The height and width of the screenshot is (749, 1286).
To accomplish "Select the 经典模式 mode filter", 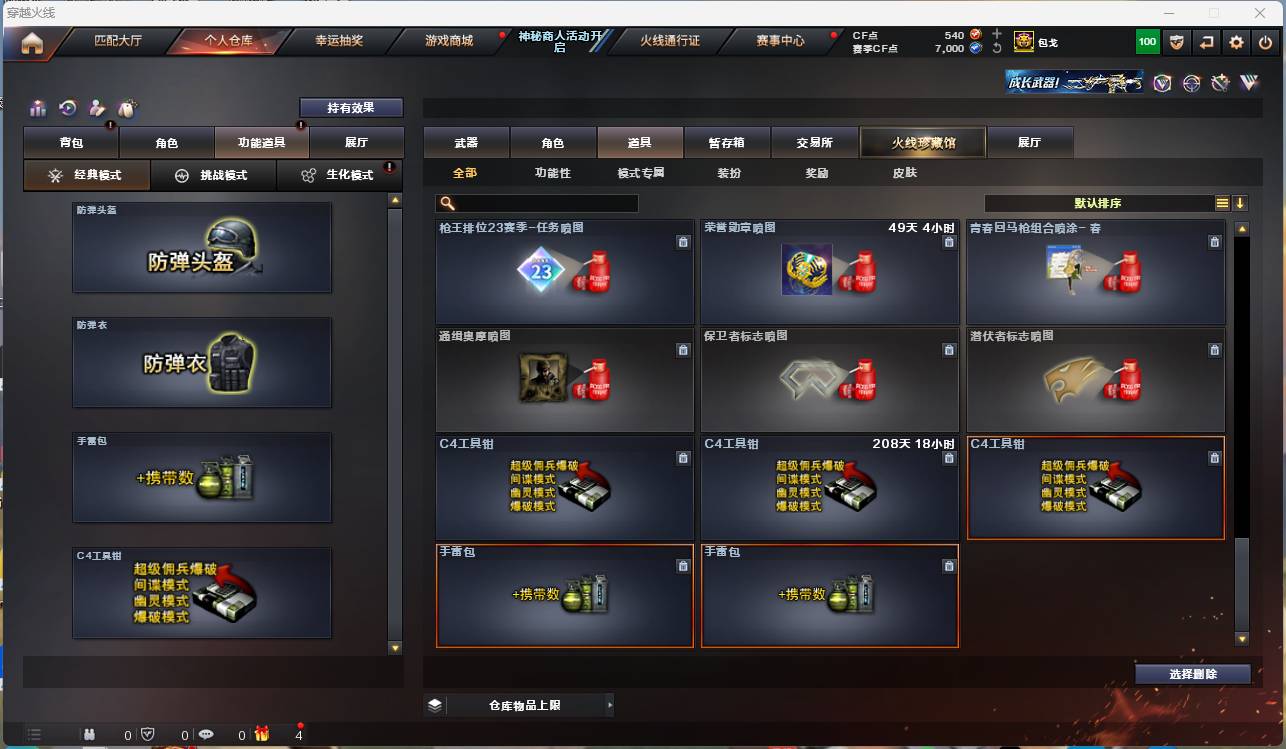I will (x=86, y=175).
